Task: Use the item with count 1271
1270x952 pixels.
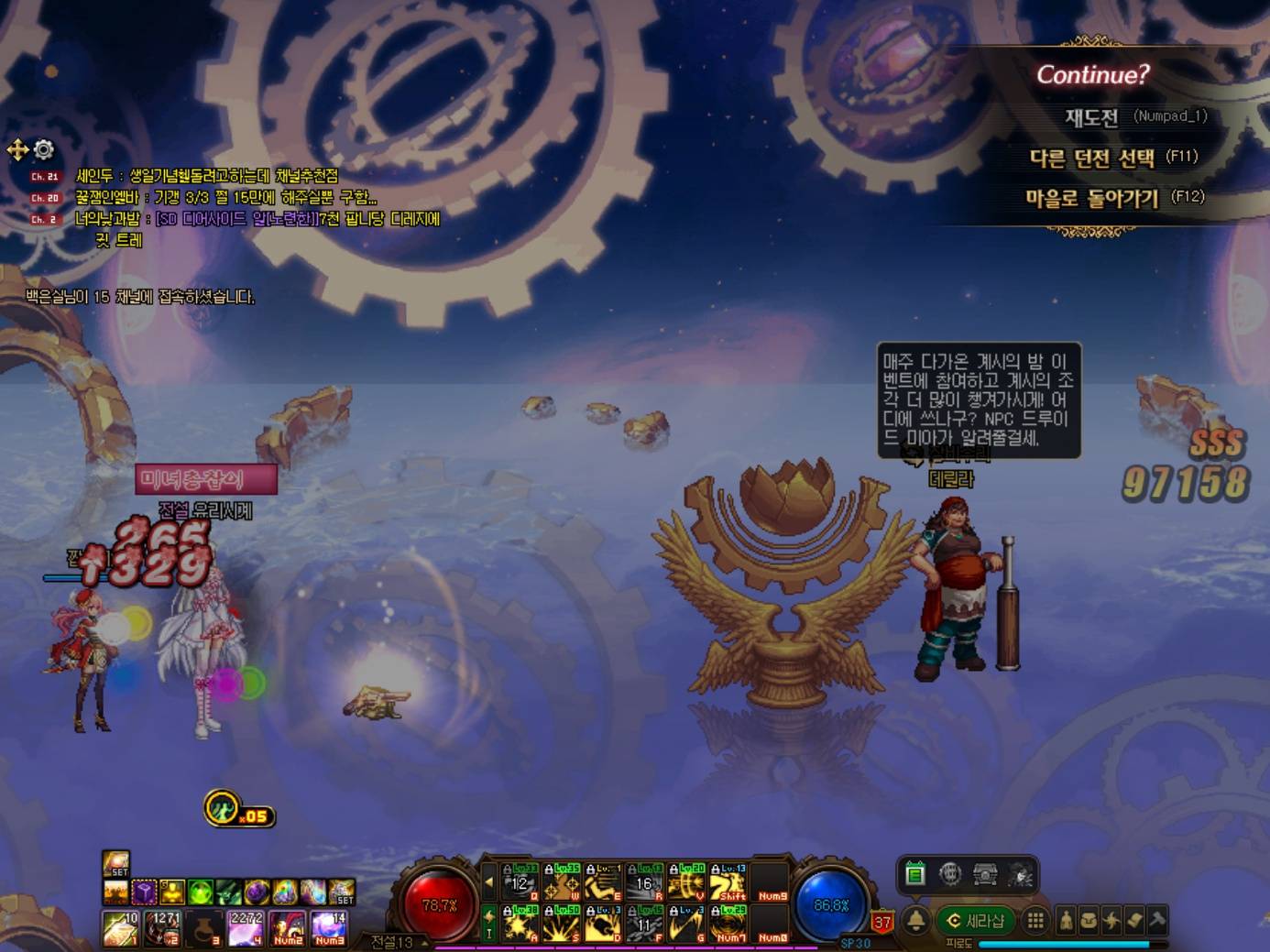Action: pos(163,927)
